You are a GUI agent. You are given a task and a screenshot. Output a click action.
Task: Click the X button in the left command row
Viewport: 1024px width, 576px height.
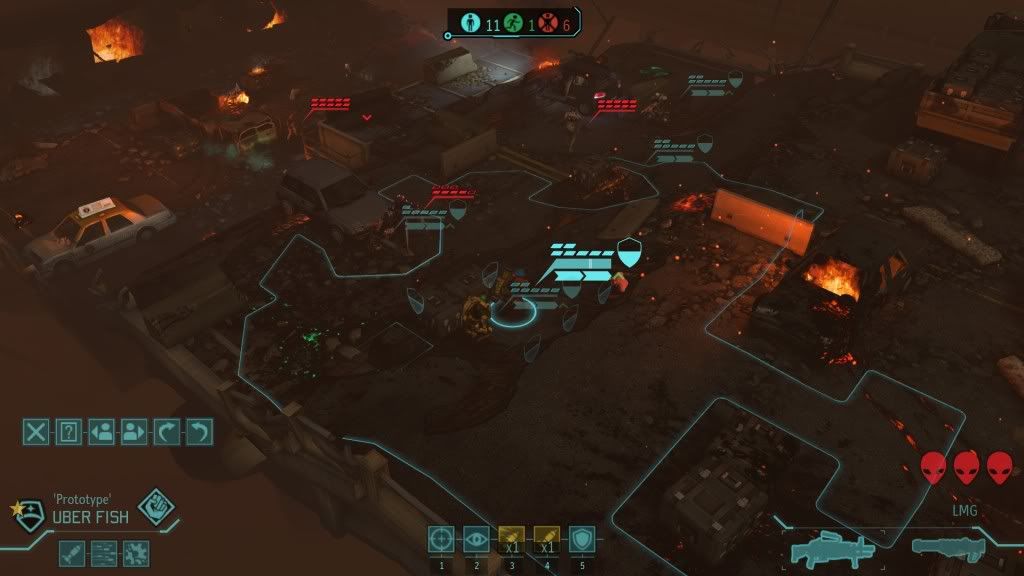click(x=36, y=432)
